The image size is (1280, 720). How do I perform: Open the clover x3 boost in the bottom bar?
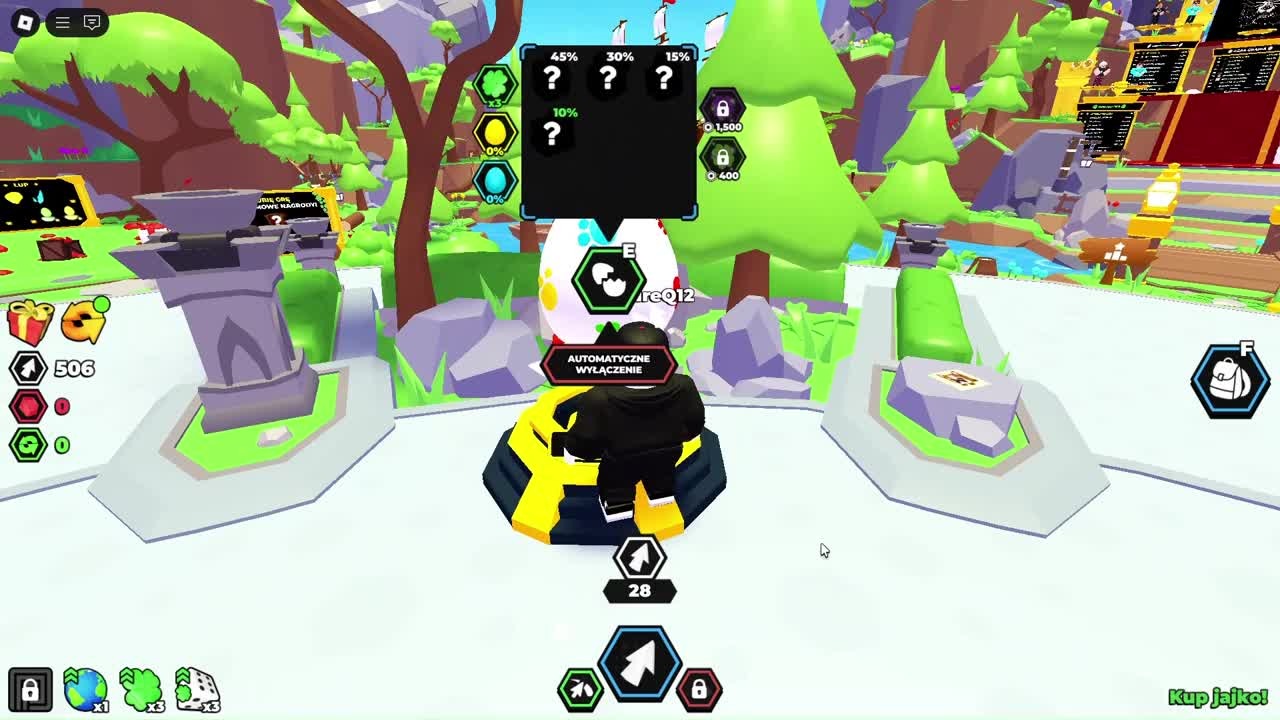[x=142, y=690]
